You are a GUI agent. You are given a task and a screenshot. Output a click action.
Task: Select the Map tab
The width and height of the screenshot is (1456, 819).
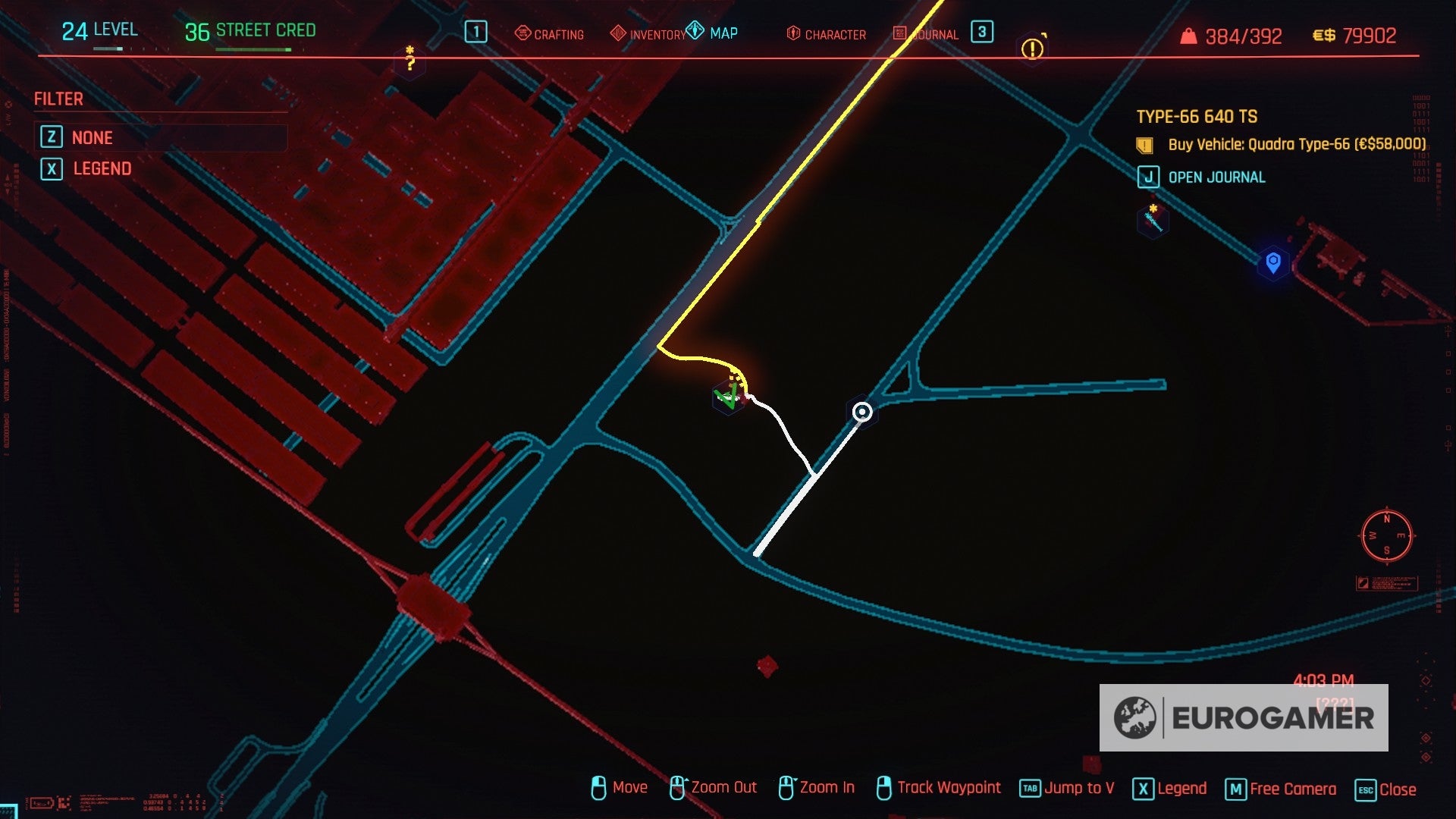pyautogui.click(x=712, y=33)
